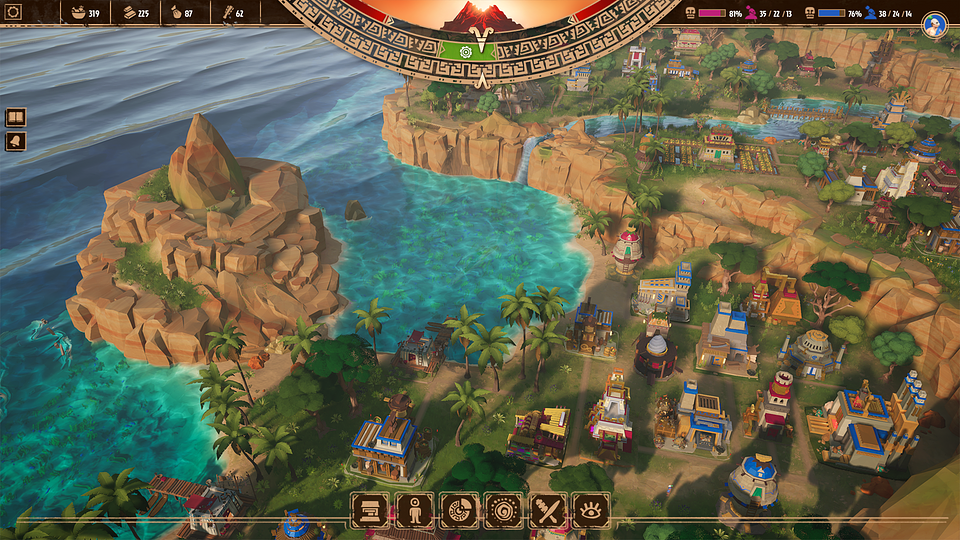Image resolution: width=960 pixels, height=540 pixels.
Task: Open the settings gear menu
Action: pos(15,13)
